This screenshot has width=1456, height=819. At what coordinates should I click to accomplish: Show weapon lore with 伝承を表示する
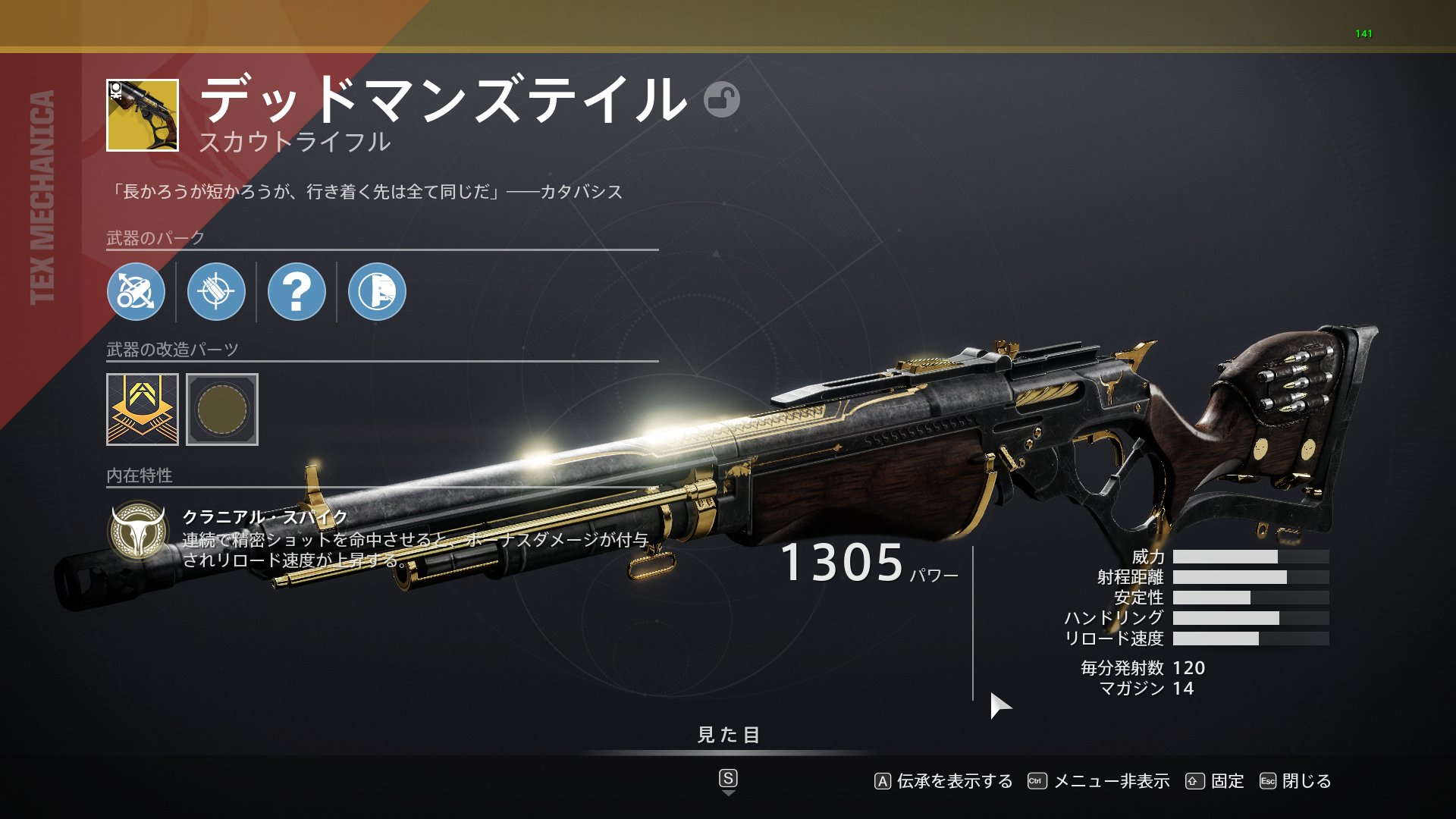point(944,781)
